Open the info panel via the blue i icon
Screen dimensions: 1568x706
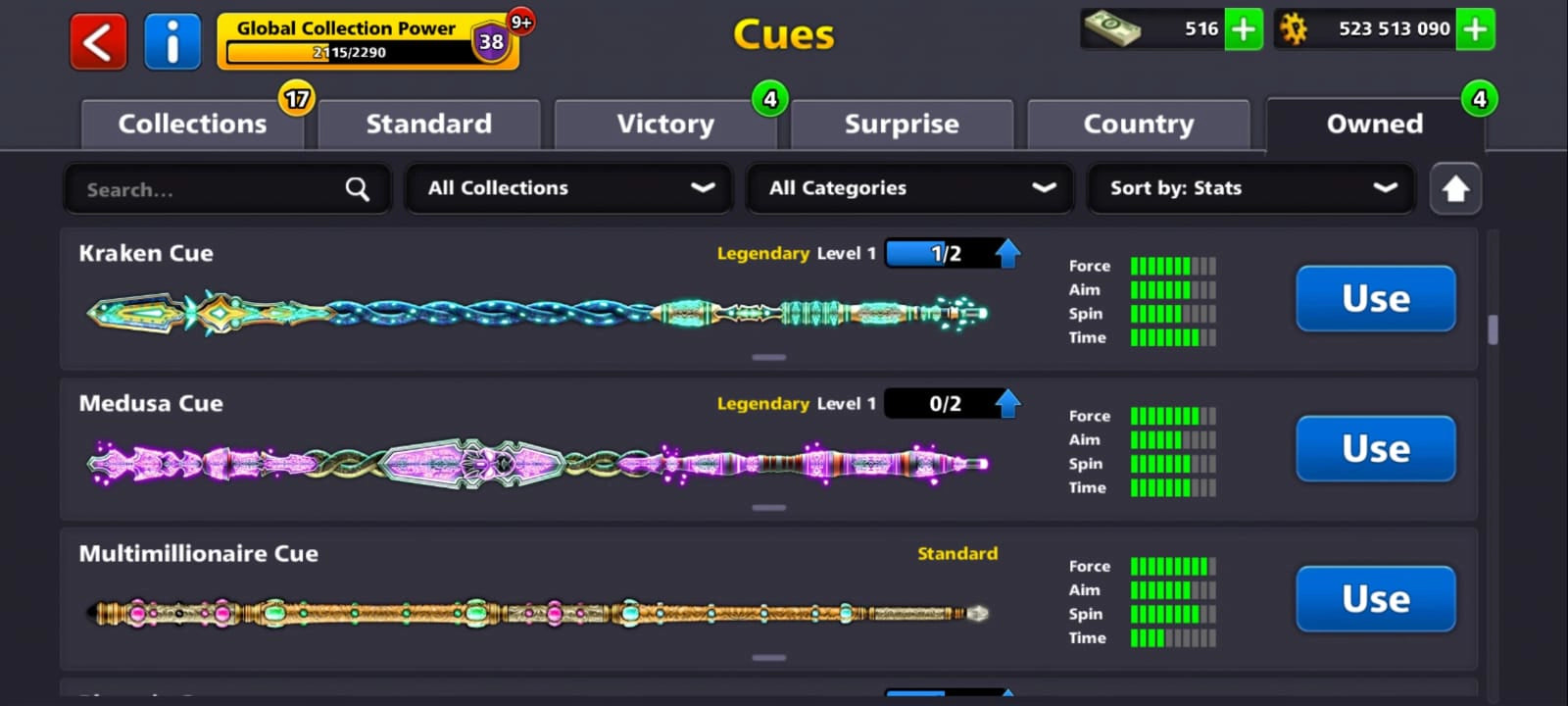click(172, 40)
